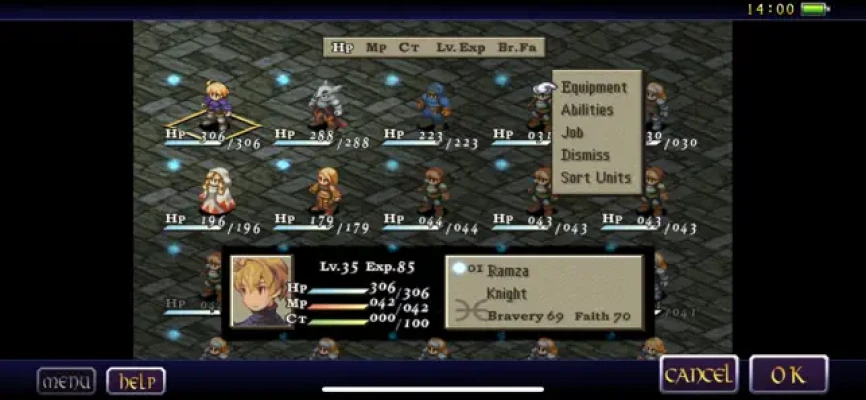Viewport: 866px width, 400px height.
Task: Show the CT display tab
Action: point(408,47)
